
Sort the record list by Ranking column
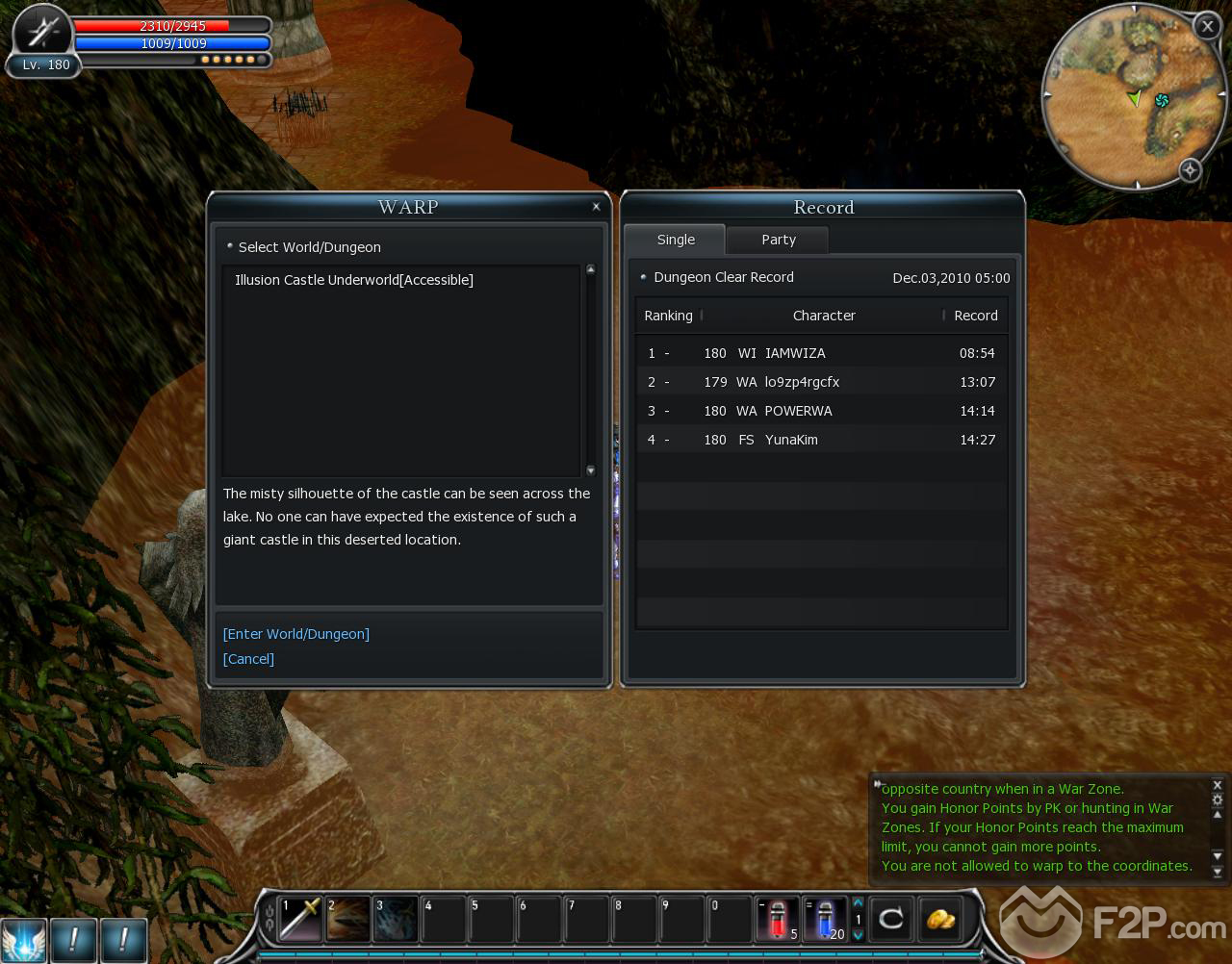[x=668, y=316]
